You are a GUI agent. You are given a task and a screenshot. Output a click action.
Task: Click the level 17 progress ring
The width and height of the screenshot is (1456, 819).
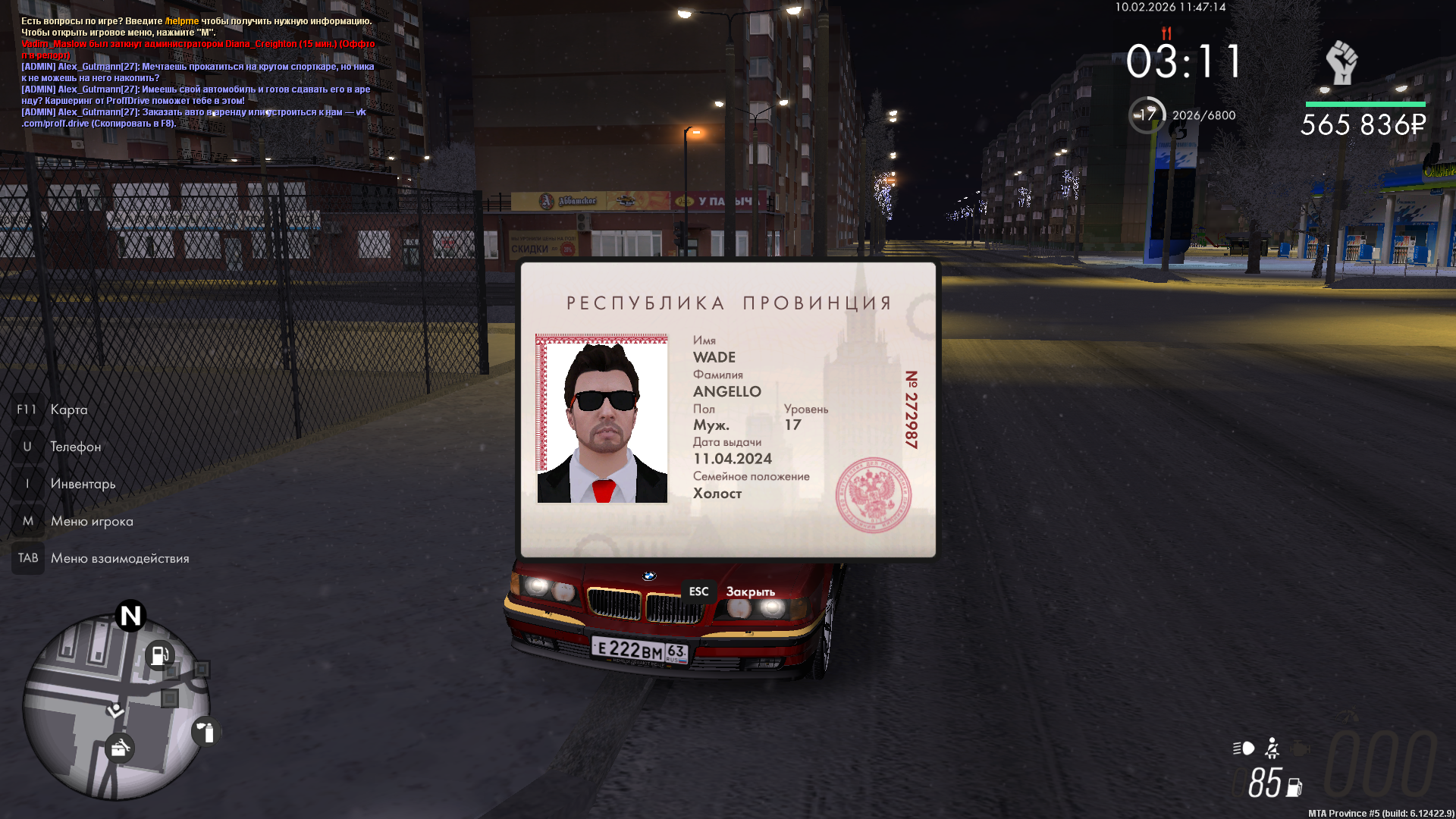[1147, 115]
